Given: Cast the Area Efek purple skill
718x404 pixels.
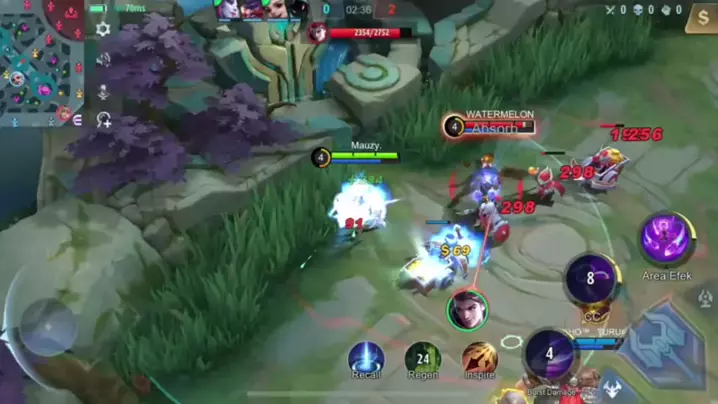Looking at the screenshot, I should 667,238.
